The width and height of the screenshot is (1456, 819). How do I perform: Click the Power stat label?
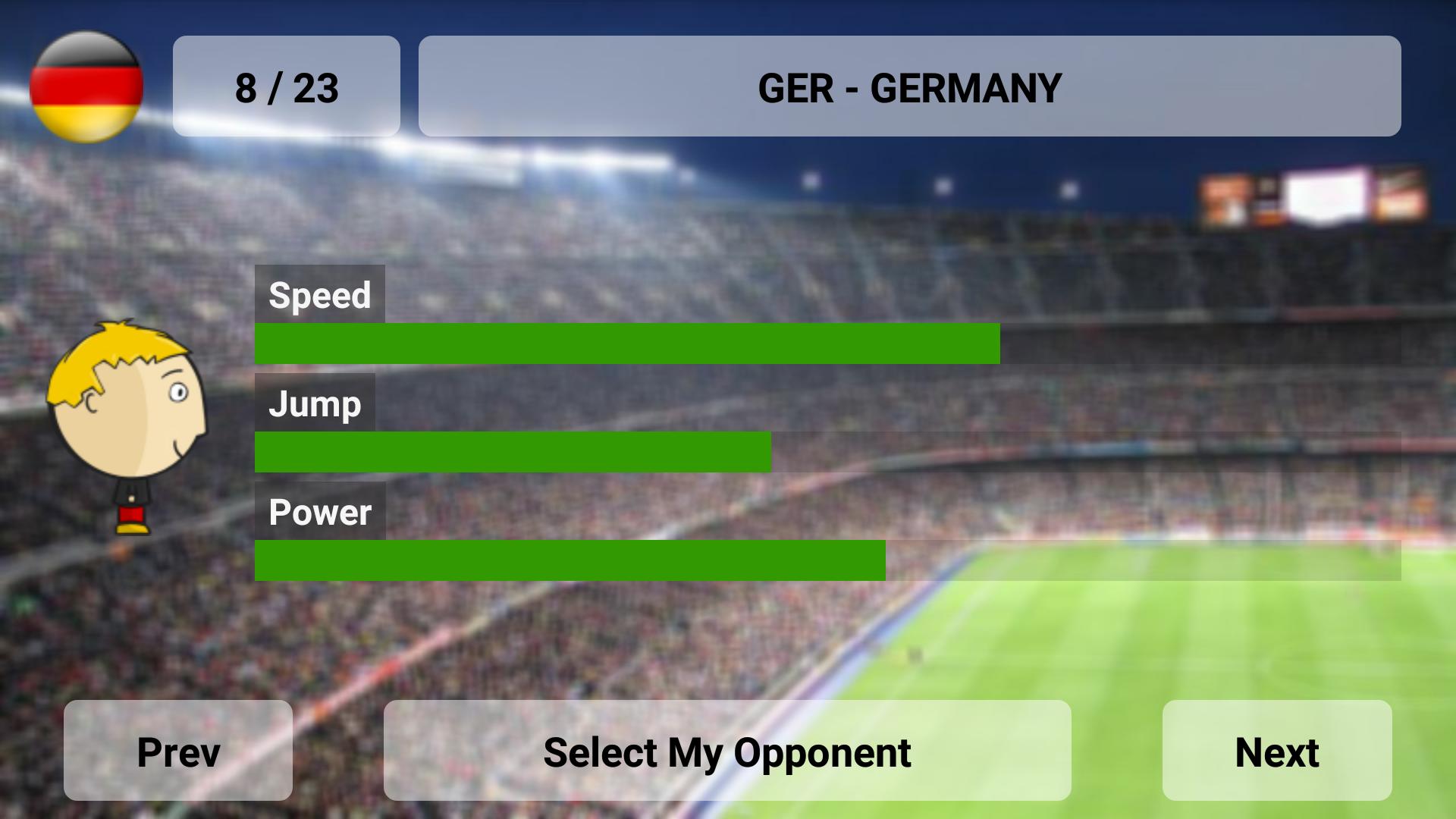pos(321,513)
